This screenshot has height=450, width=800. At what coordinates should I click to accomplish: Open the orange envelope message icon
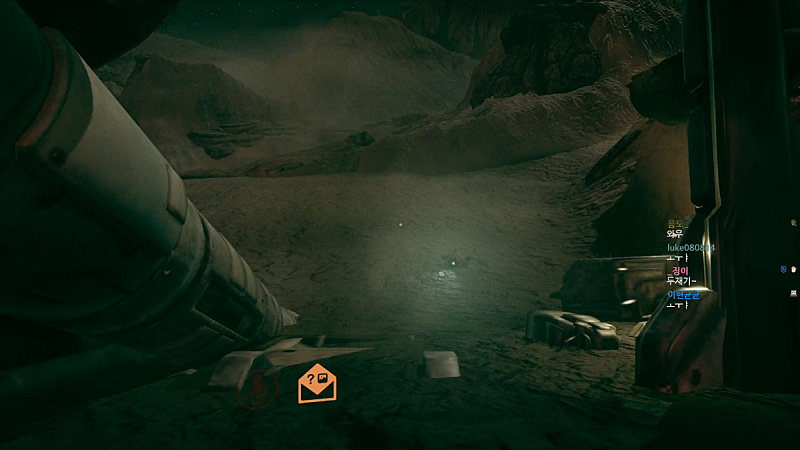pyautogui.click(x=317, y=383)
